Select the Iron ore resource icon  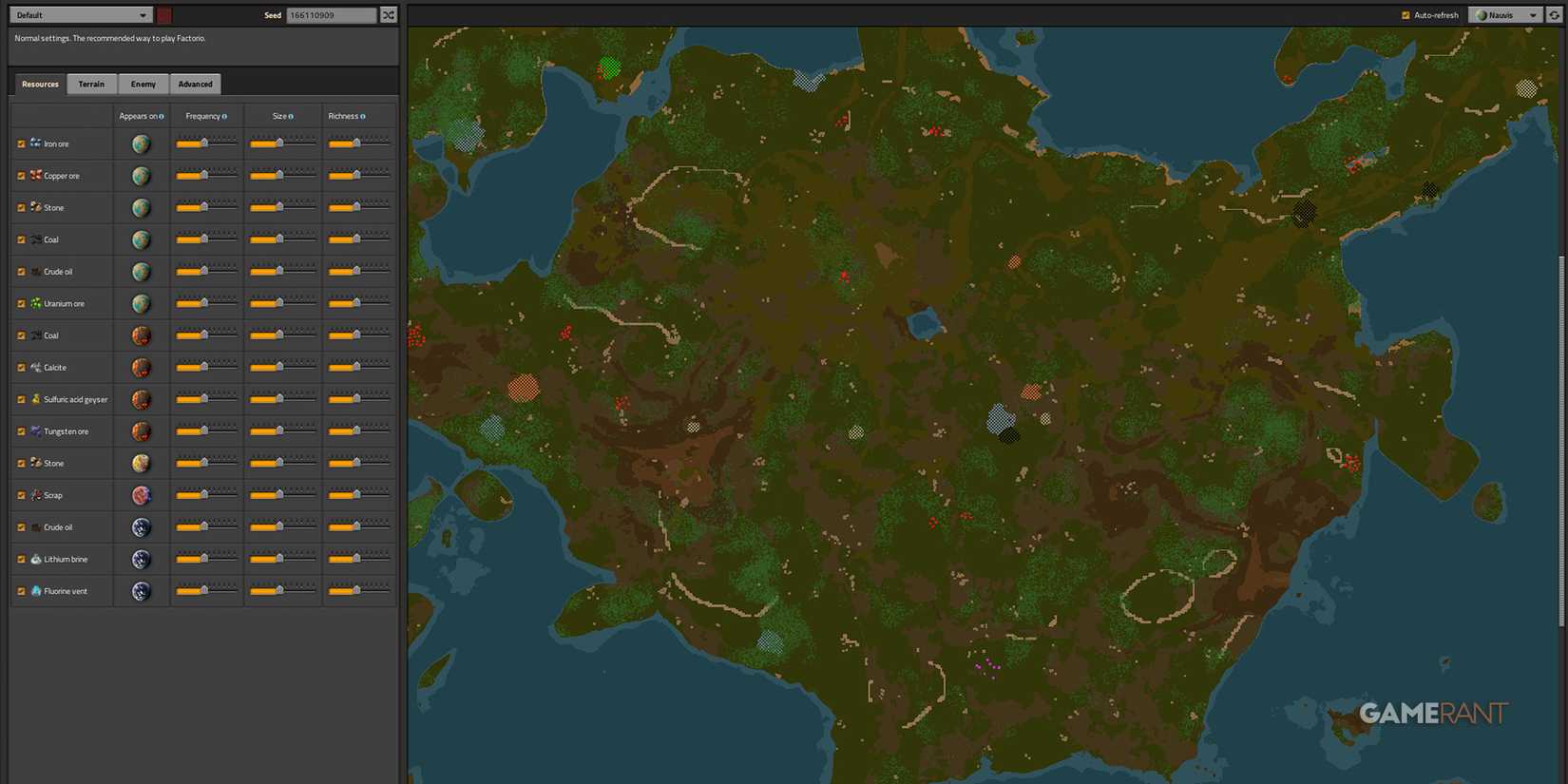[x=35, y=143]
